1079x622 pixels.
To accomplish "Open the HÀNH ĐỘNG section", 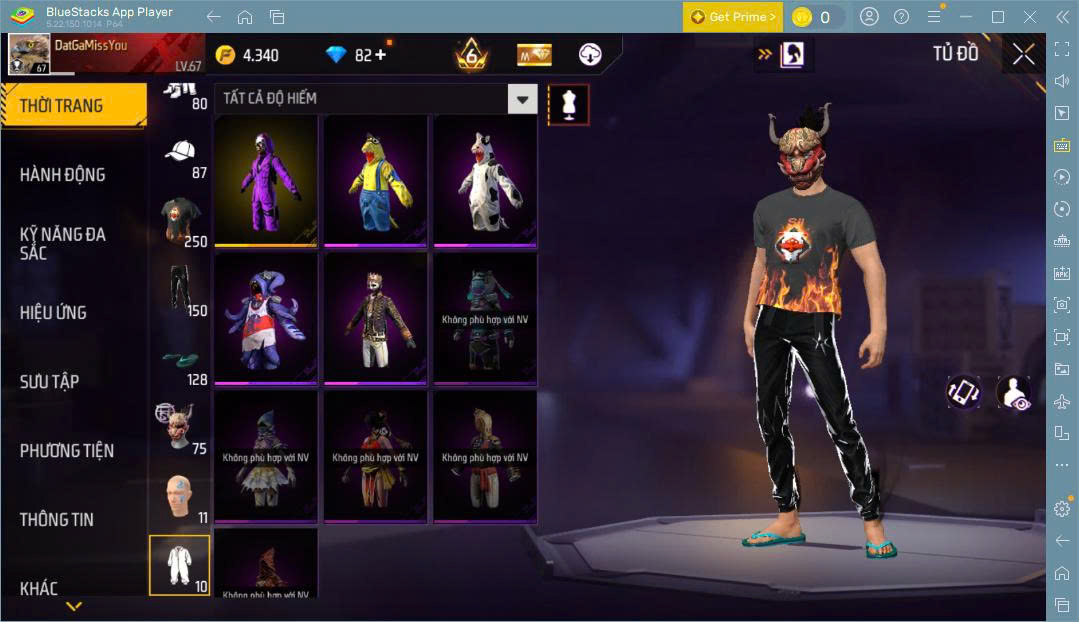I will pos(62,174).
